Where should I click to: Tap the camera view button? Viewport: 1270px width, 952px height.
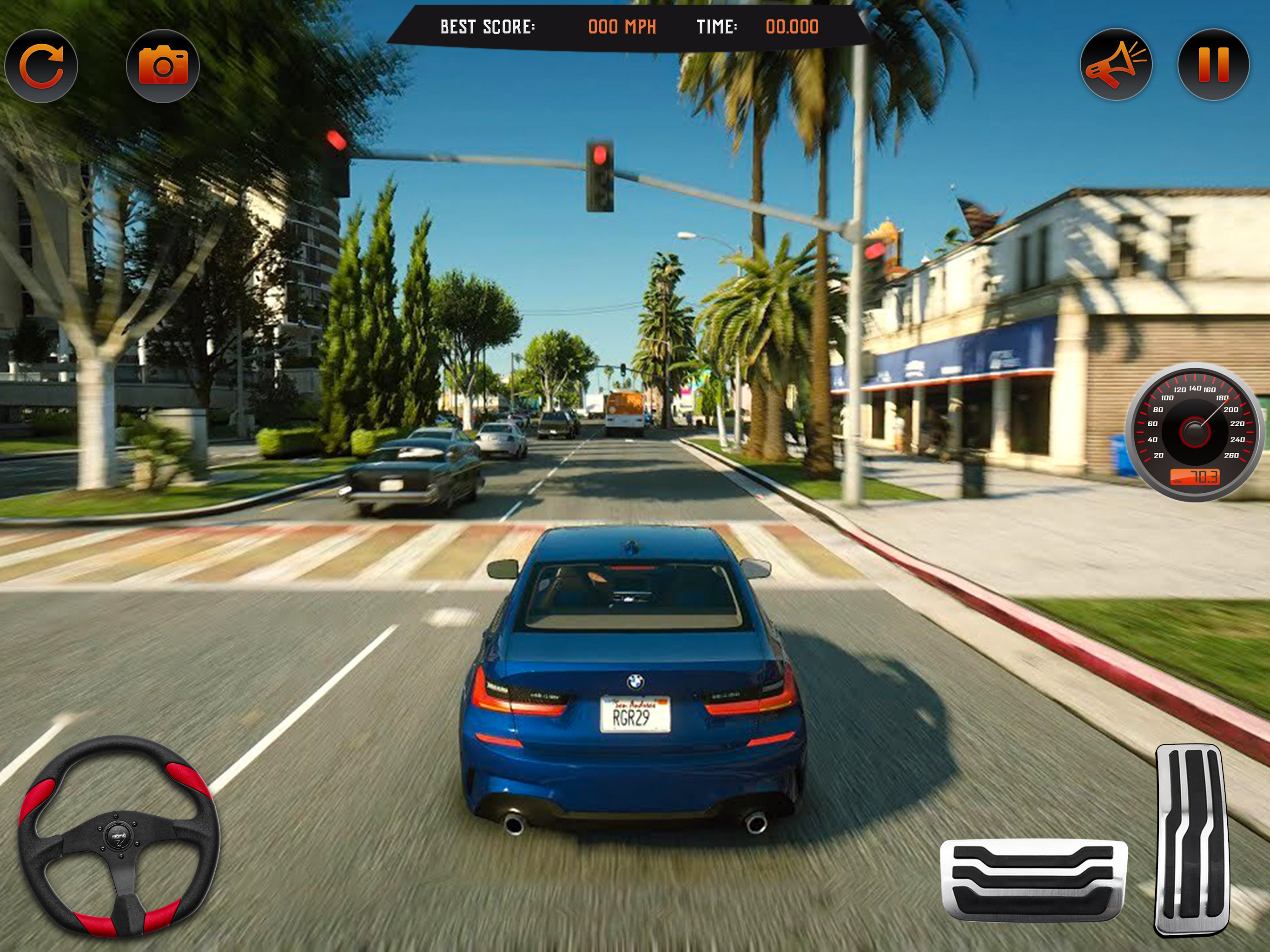163,66
